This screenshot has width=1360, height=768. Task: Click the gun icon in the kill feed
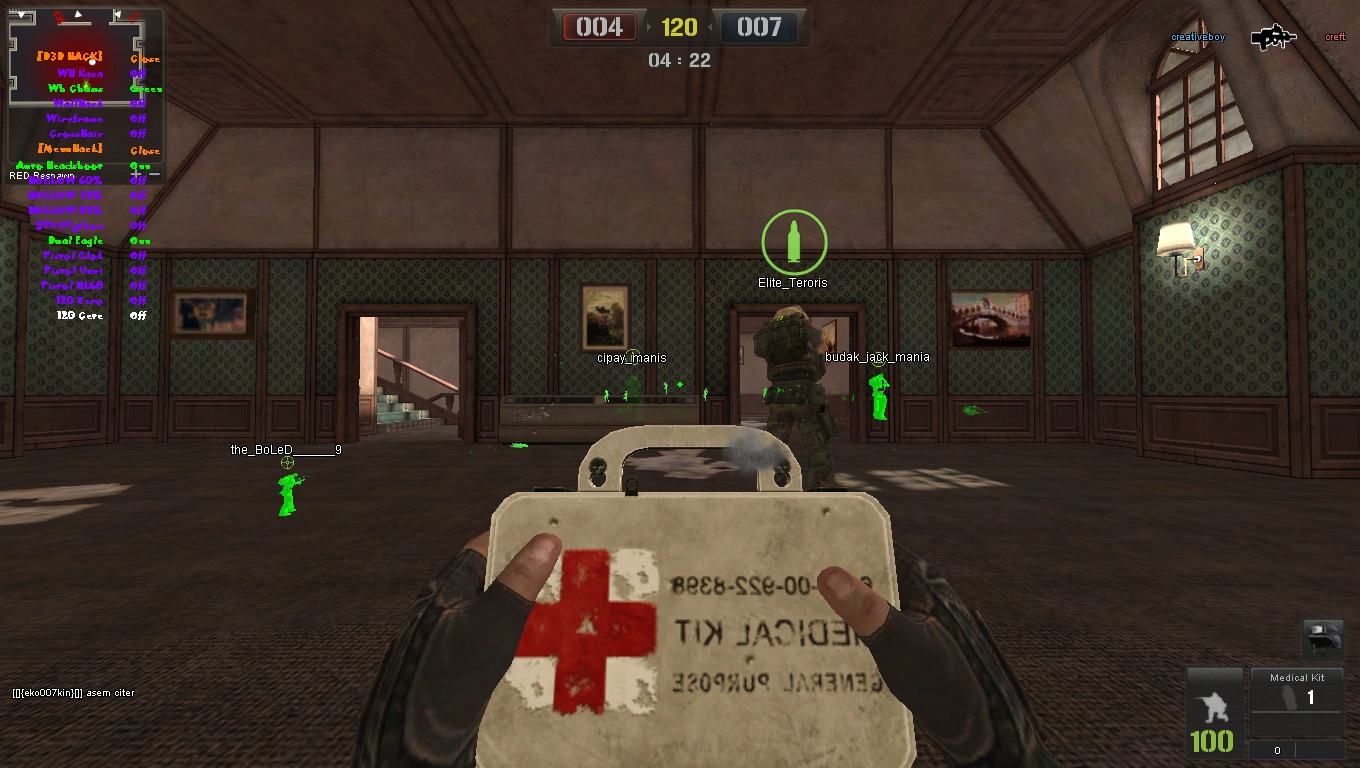1272,37
